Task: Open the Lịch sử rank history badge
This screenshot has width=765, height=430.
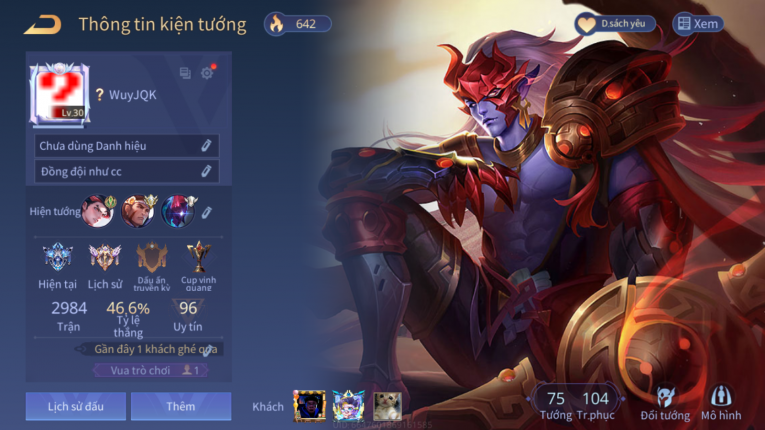Action: pos(105,259)
